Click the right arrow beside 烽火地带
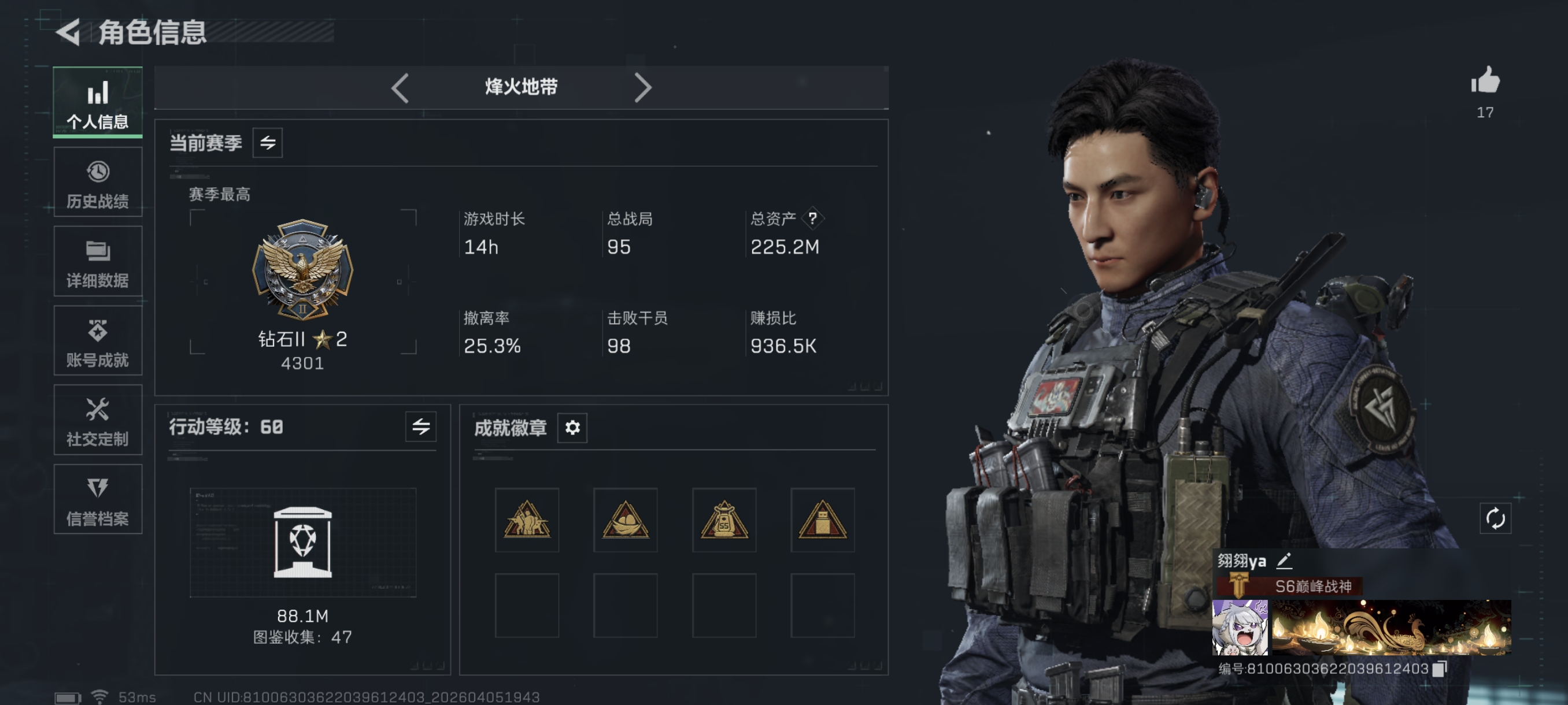The height and width of the screenshot is (705, 1568). (x=643, y=88)
